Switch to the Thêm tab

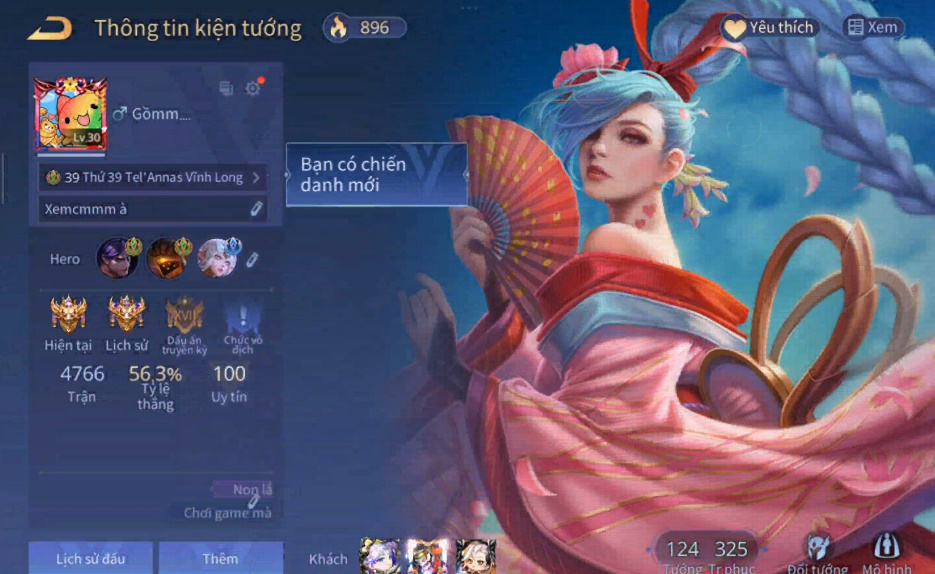220,558
